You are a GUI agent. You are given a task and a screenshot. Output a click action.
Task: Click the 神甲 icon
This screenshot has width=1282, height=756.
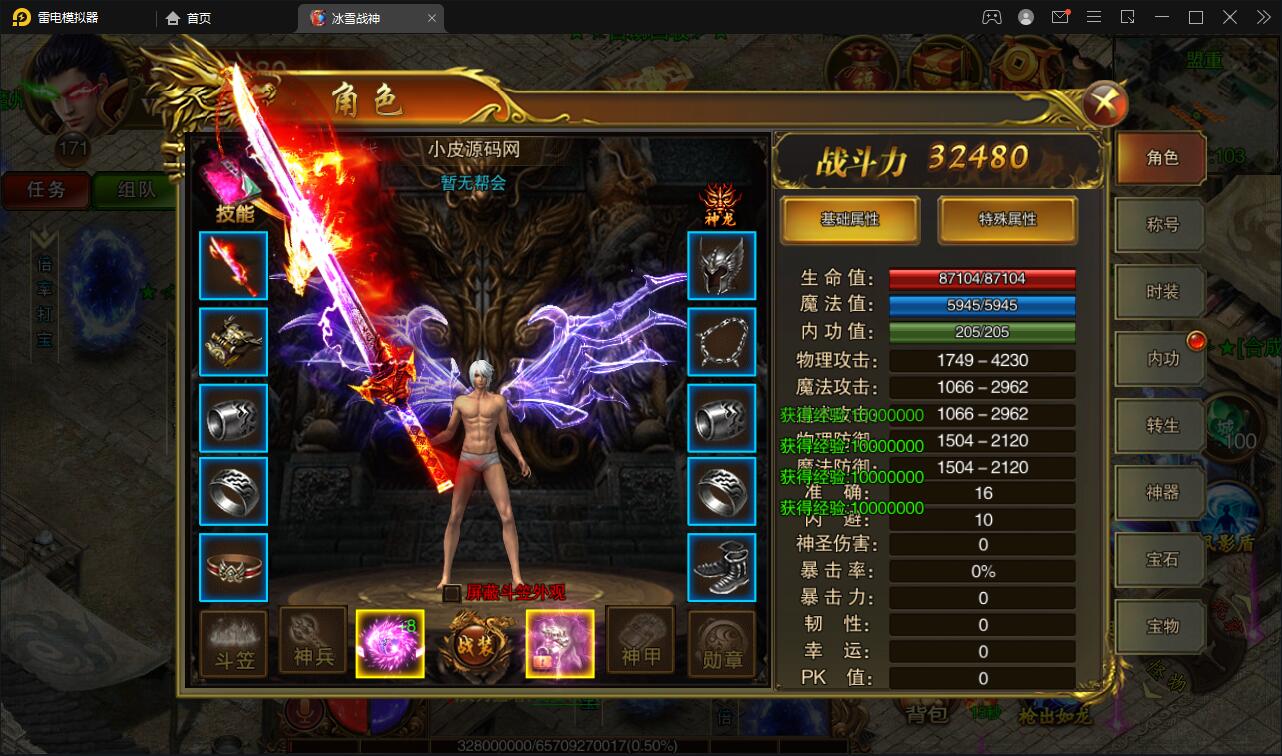pyautogui.click(x=641, y=643)
